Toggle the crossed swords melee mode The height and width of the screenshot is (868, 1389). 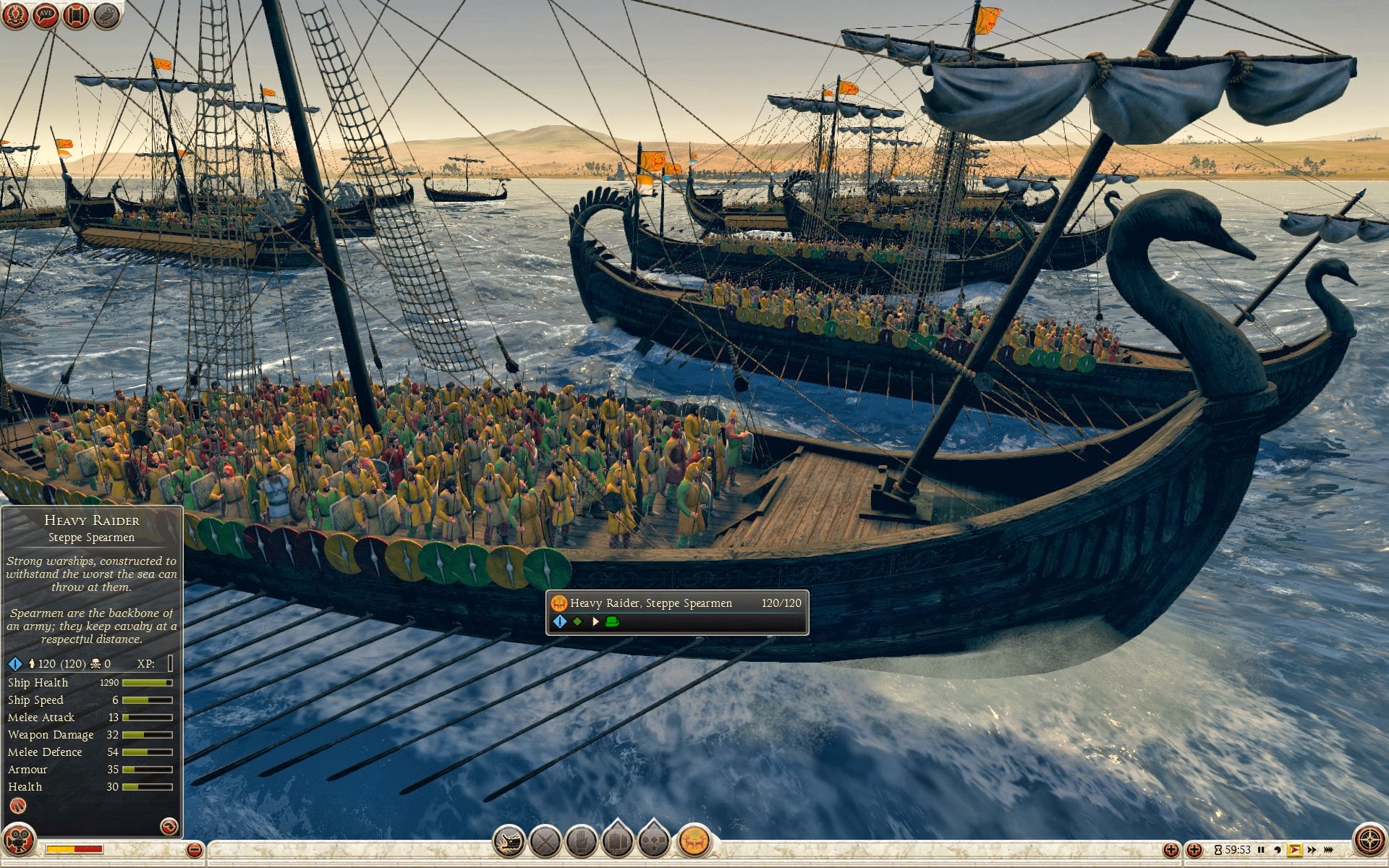(545, 842)
